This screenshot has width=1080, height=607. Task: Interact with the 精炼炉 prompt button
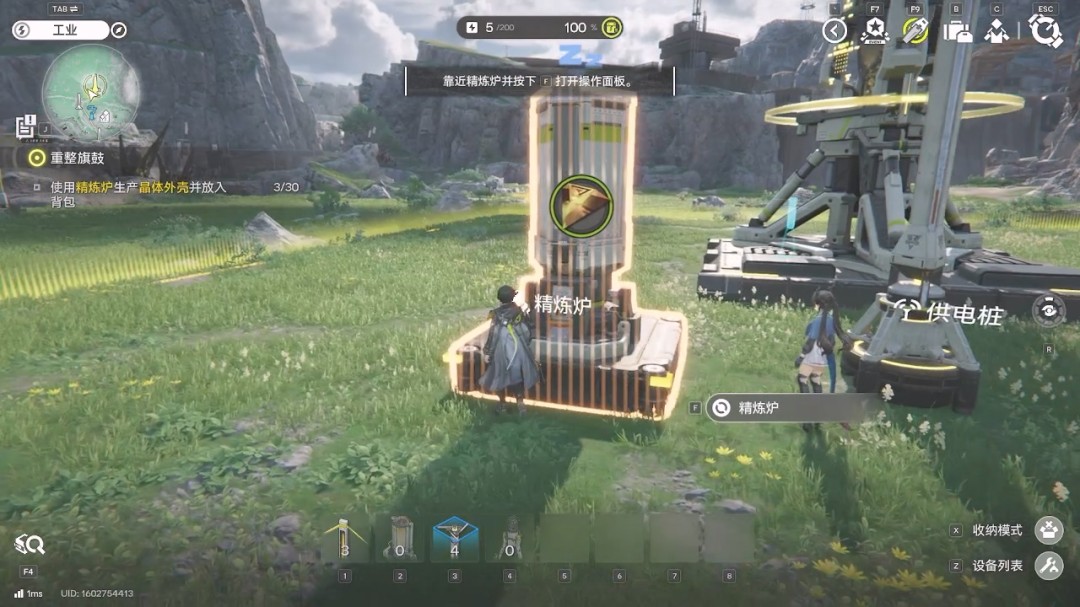[790, 407]
